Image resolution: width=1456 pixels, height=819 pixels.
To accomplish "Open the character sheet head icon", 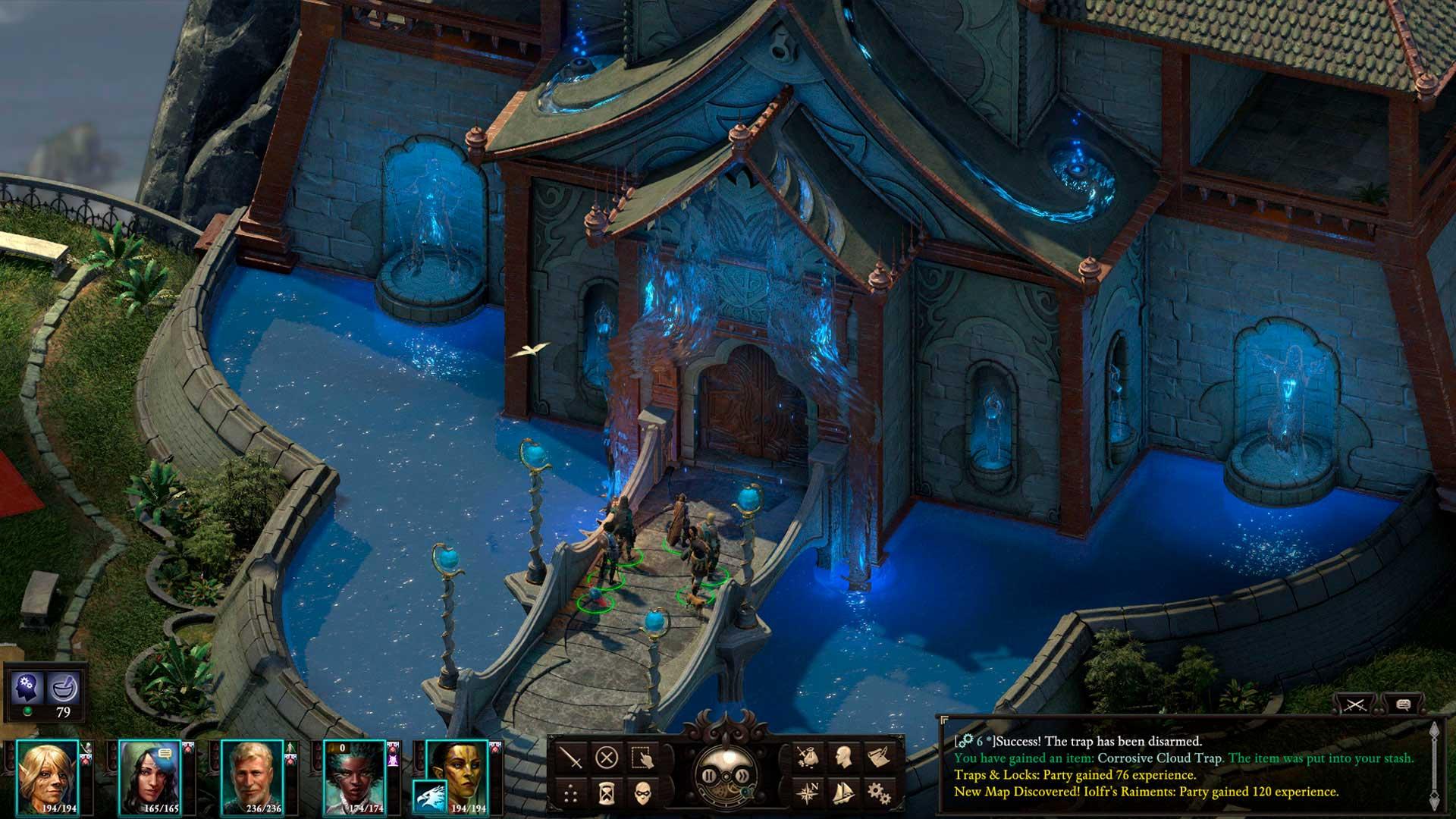I will (843, 758).
